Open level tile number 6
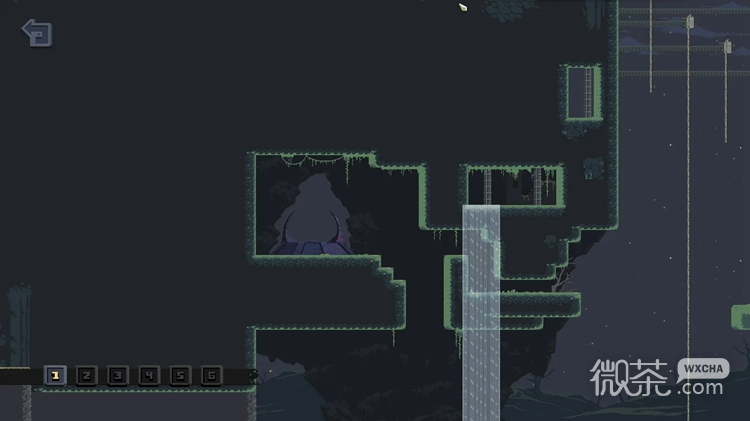Screen dimensions: 750x421 pos(210,376)
